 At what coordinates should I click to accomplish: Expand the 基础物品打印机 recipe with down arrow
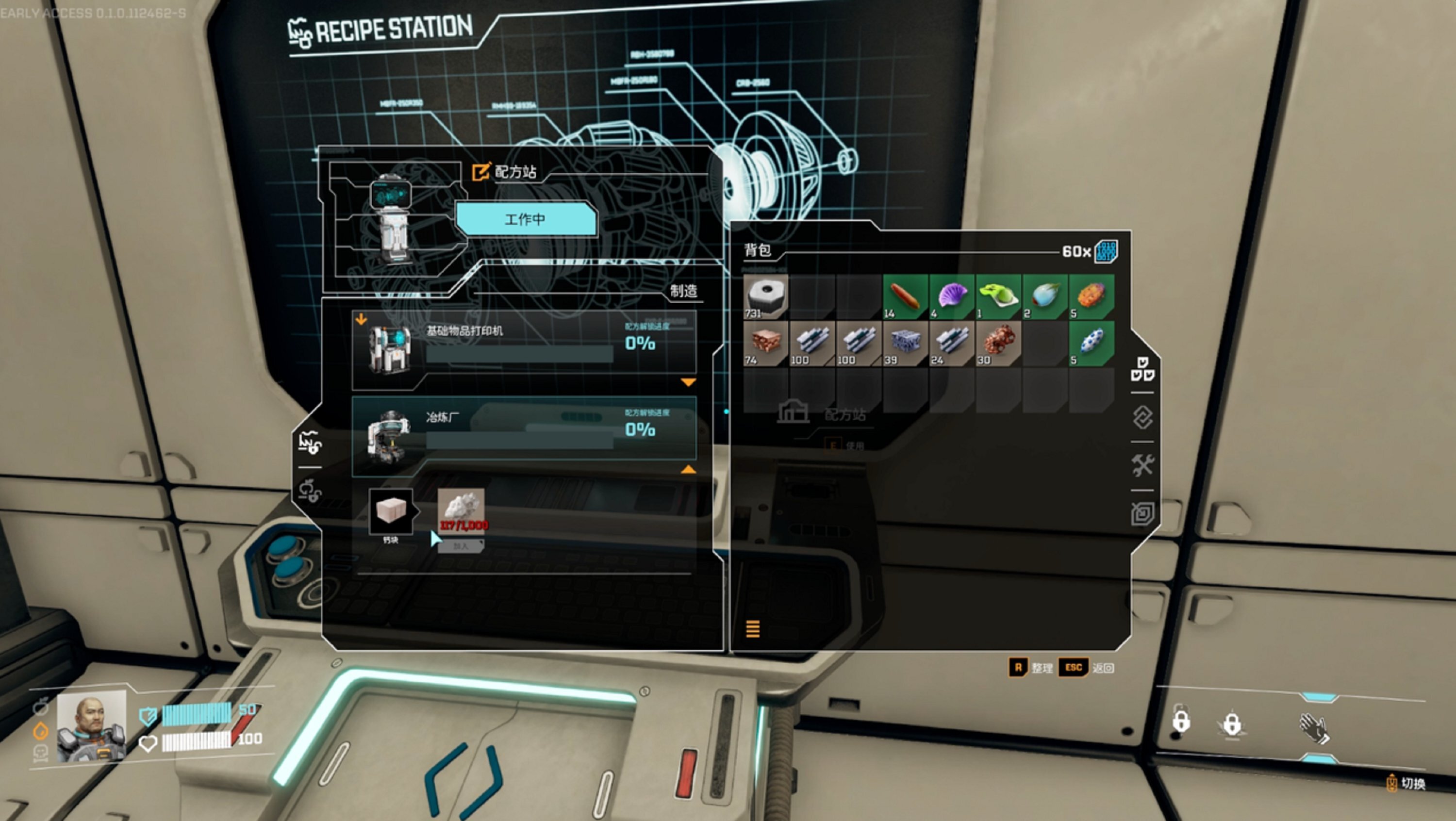point(688,382)
